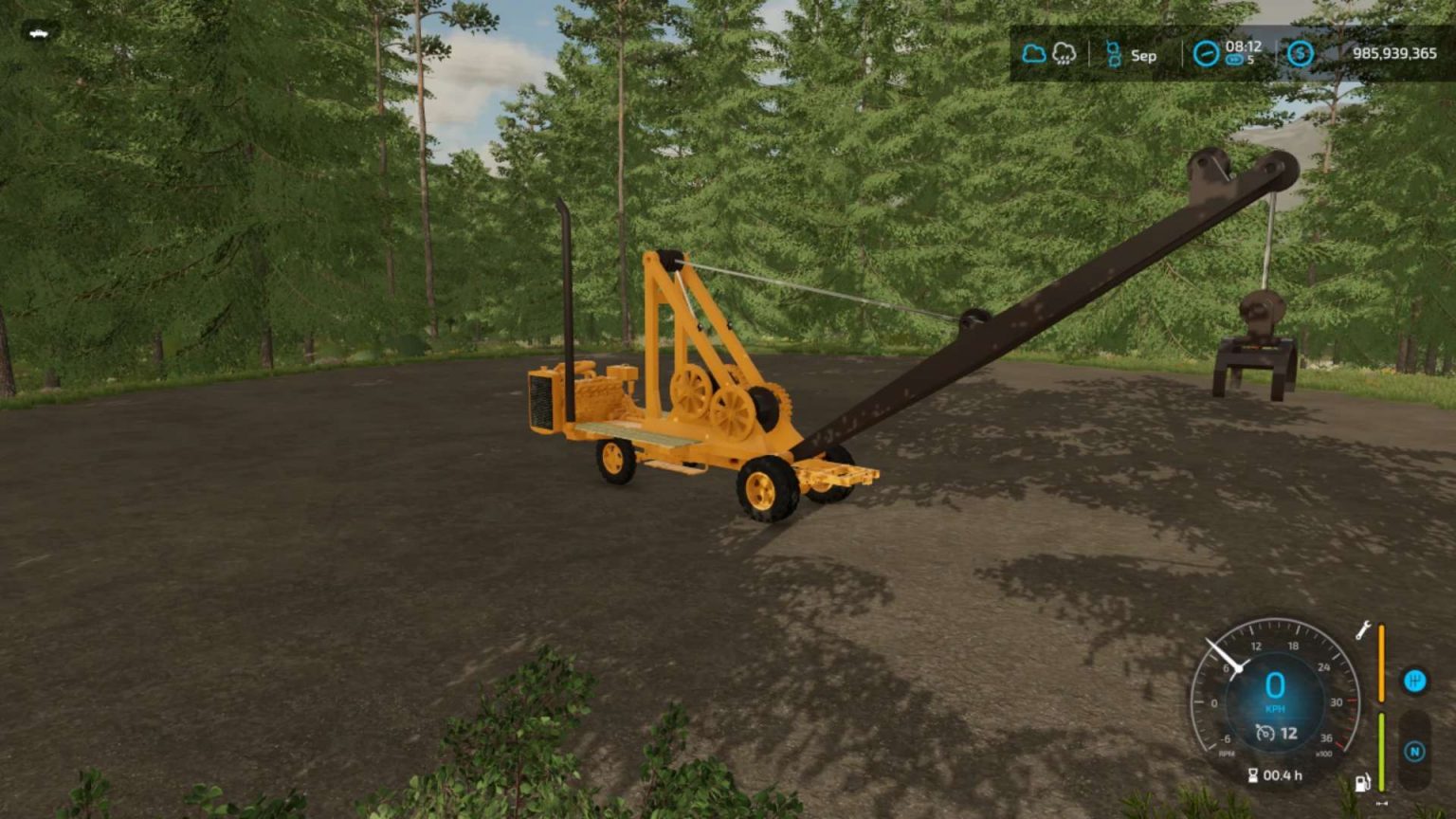Image resolution: width=1456 pixels, height=819 pixels.
Task: Click the green fuel level bar
Action: [1381, 752]
